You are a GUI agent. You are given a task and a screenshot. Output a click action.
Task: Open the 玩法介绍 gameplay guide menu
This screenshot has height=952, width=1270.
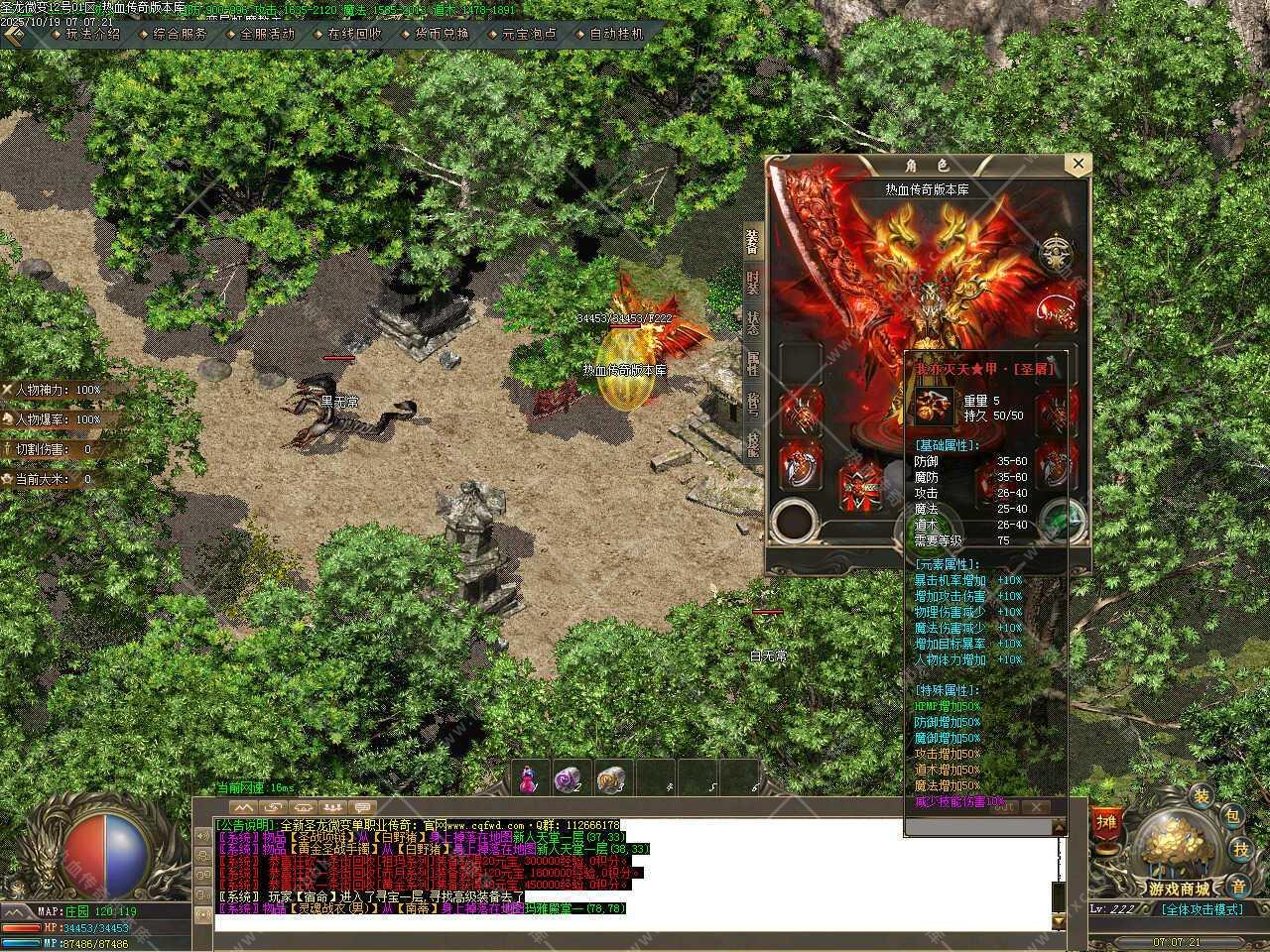[x=92, y=33]
